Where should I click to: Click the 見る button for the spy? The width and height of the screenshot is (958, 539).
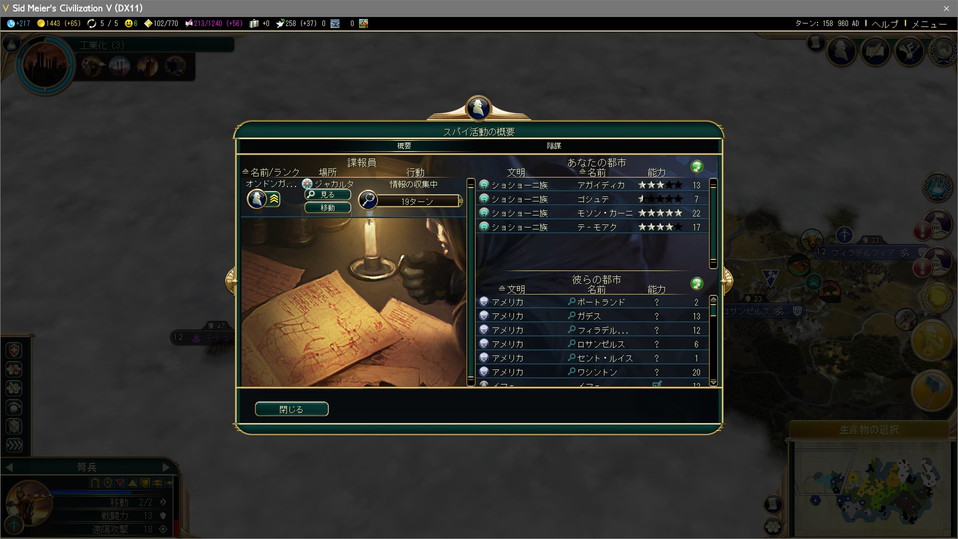point(328,195)
